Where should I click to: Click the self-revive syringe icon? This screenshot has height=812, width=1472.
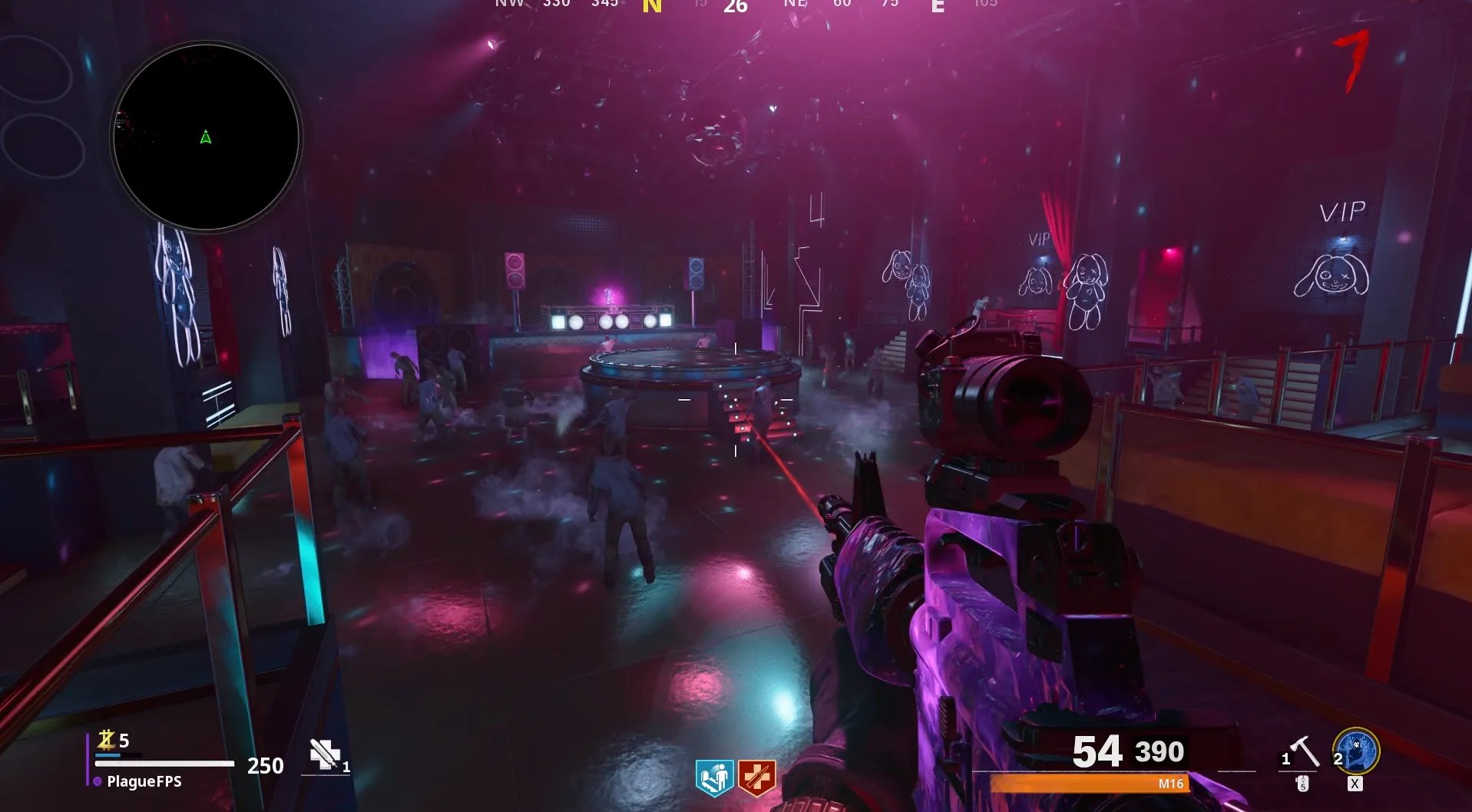325,754
